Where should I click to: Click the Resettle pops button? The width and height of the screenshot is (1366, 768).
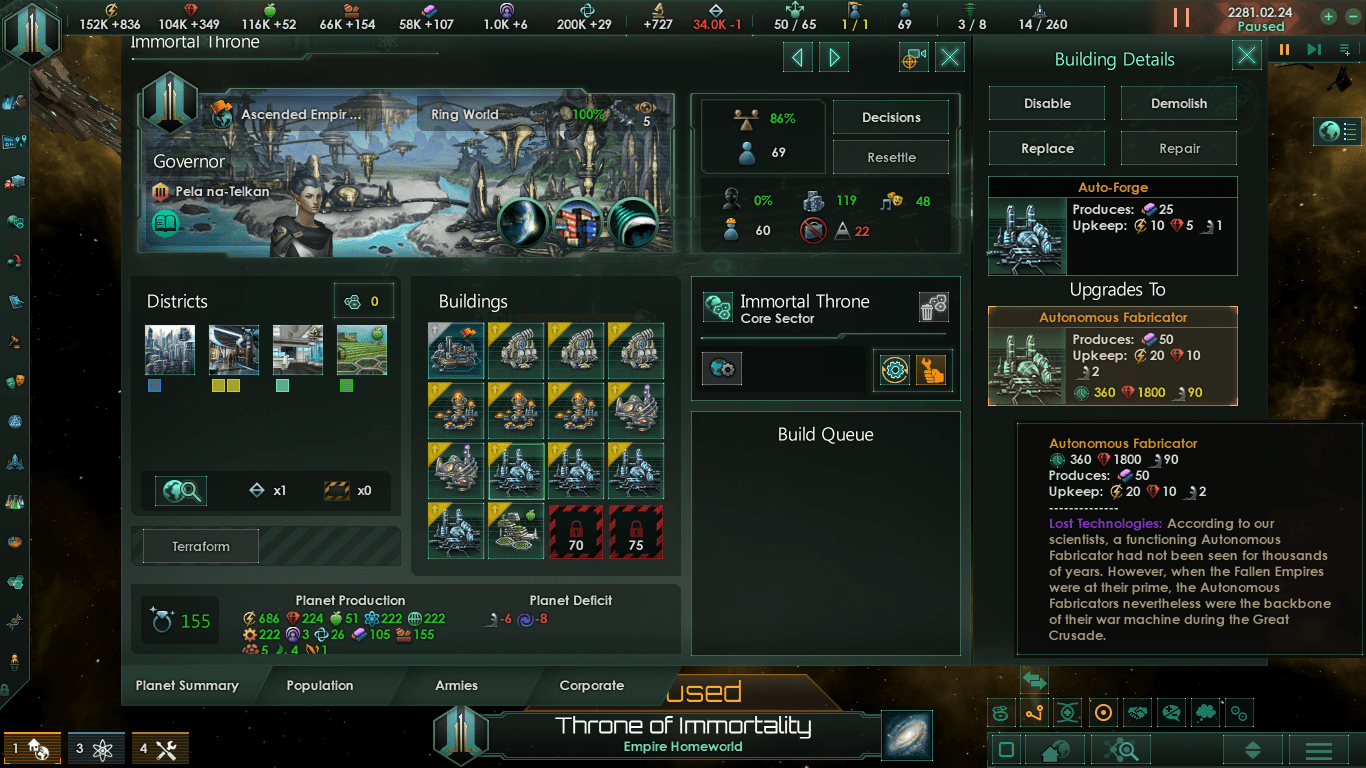890,157
